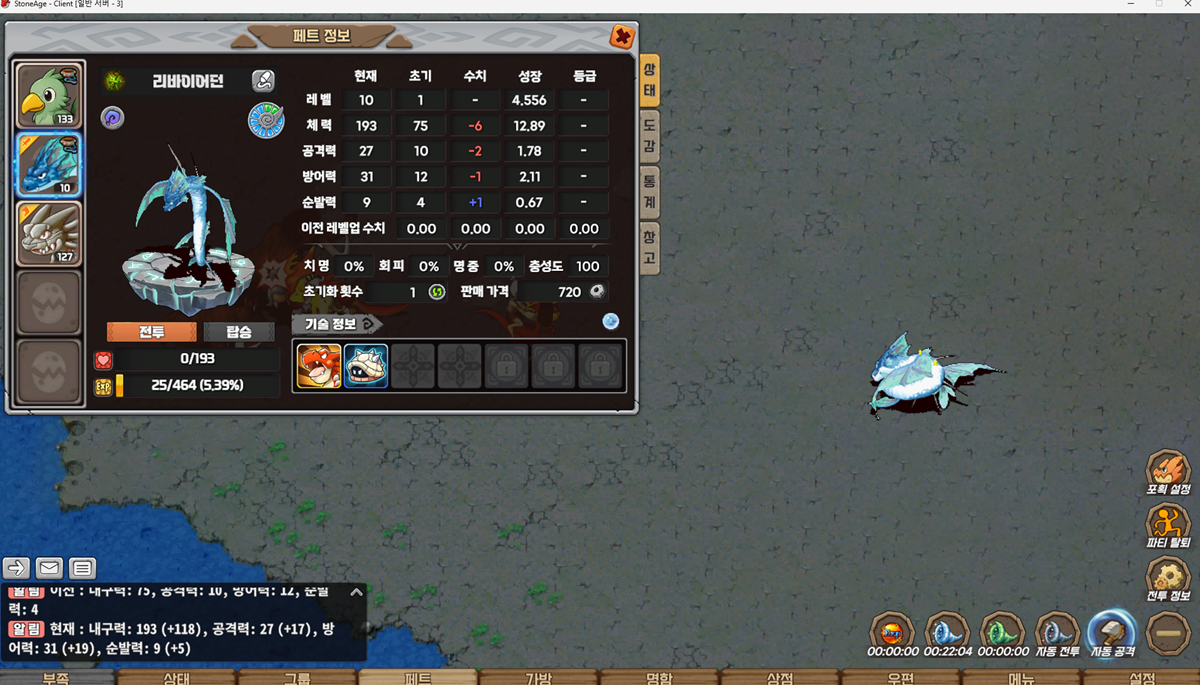Rename the pet with the pencil icon
Viewport: 1200px width, 685px height.
click(263, 81)
